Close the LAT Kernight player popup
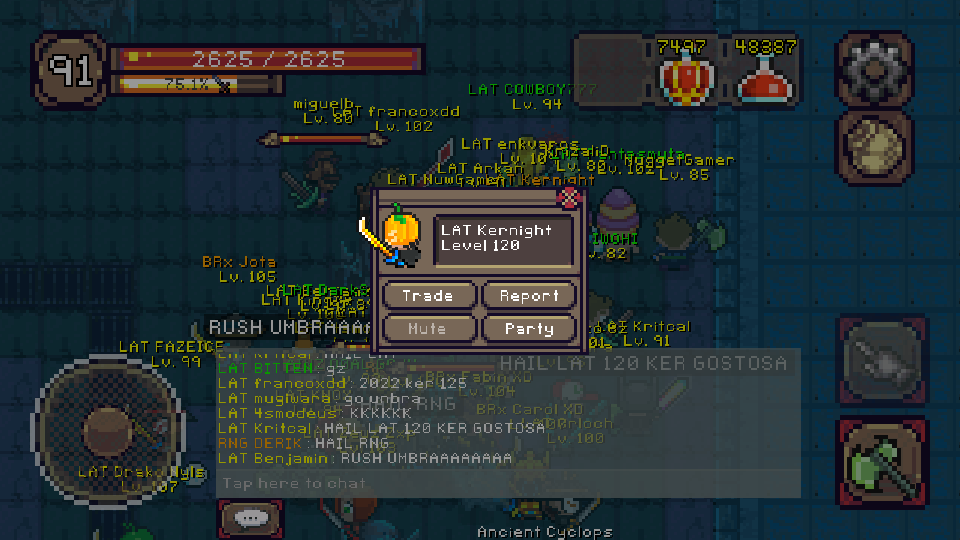This screenshot has height=540, width=960. [570, 197]
